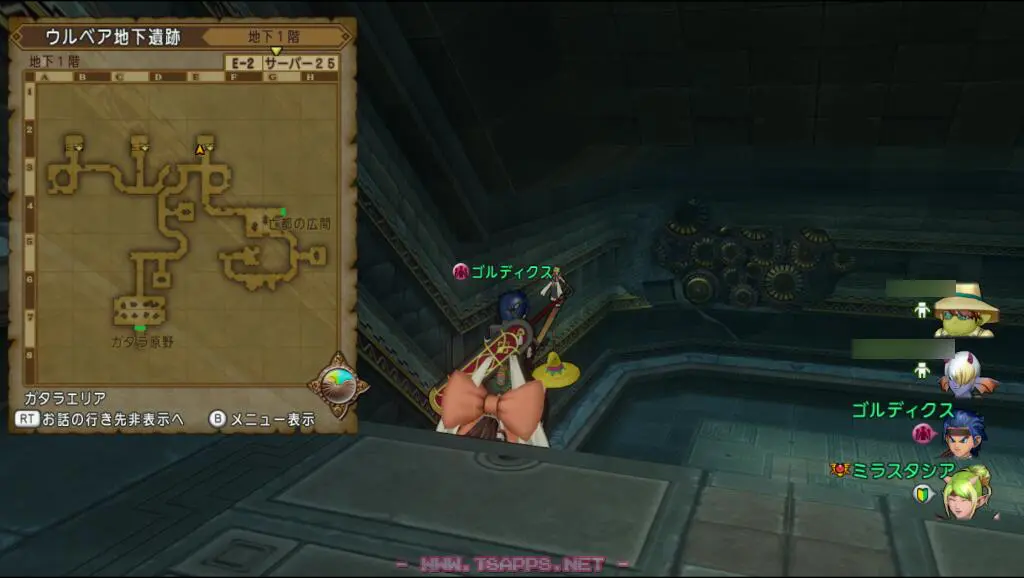Image resolution: width=1024 pixels, height=578 pixels.
Task: Select the straw-hat party member portrait
Action: [x=965, y=310]
